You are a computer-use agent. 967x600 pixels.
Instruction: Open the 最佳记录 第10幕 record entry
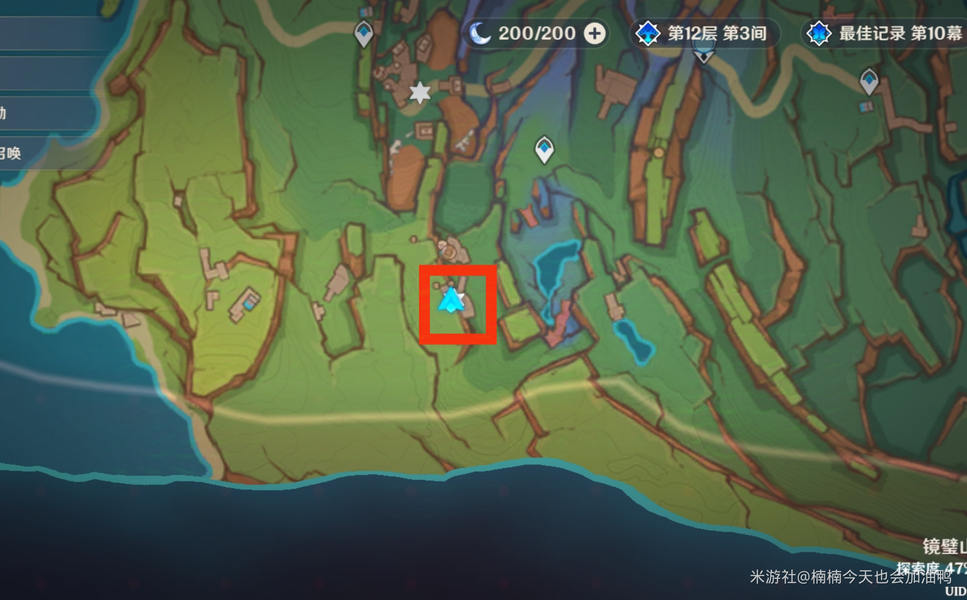[x=885, y=33]
